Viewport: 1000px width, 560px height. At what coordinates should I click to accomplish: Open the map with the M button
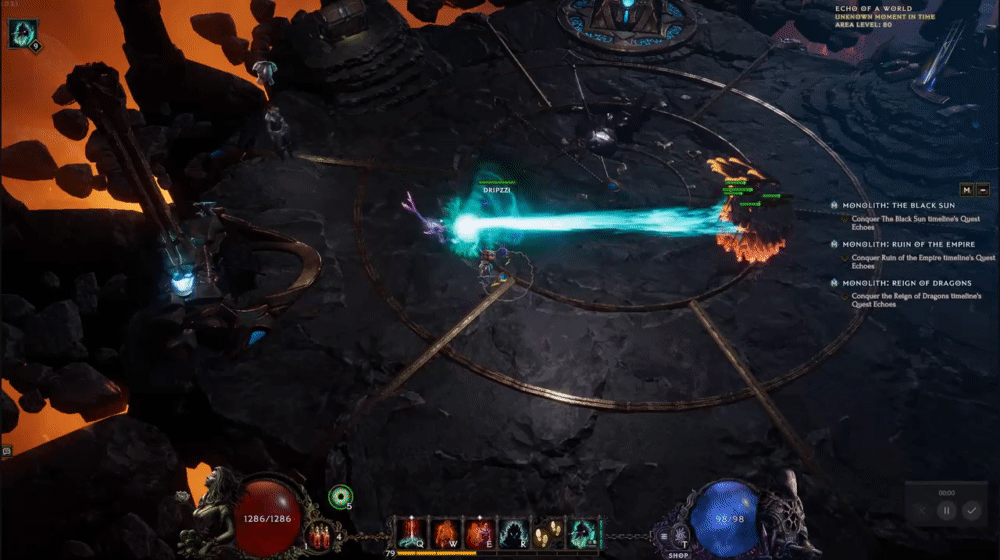[x=966, y=189]
